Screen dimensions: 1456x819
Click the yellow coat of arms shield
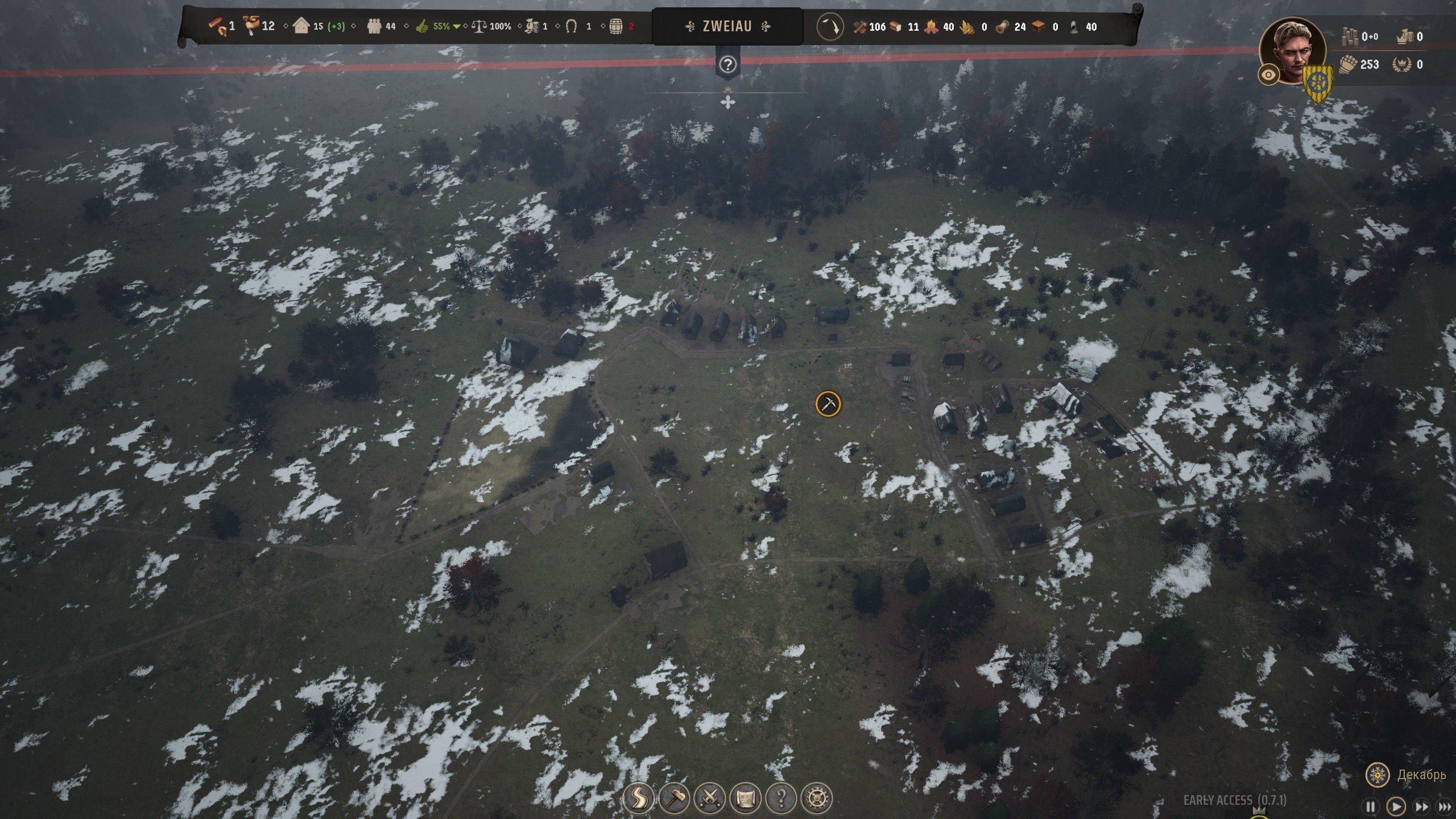pyautogui.click(x=1316, y=84)
